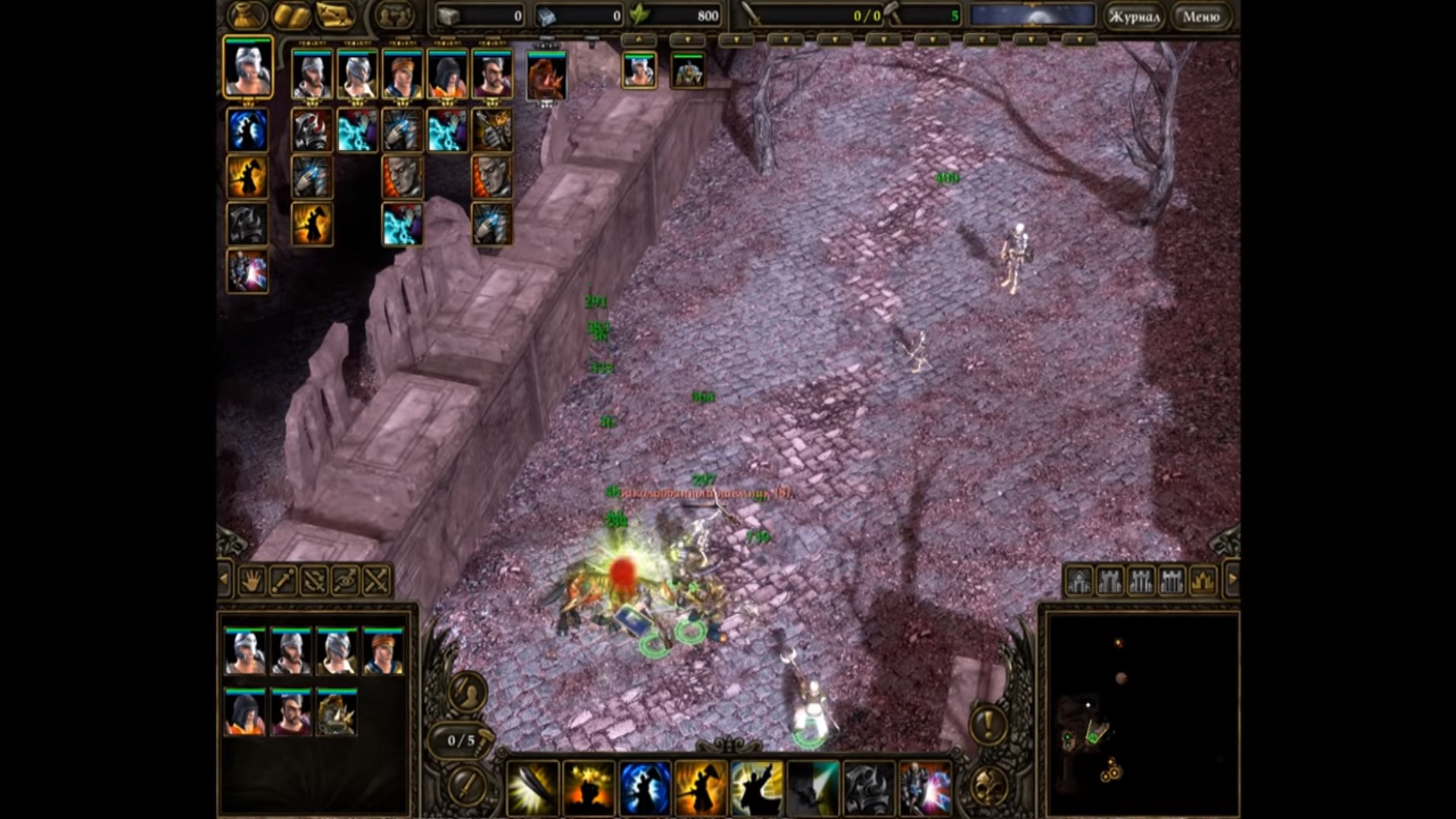Image resolution: width=1456 pixels, height=819 pixels.
Task: Activate the grey horned helmet ability in hotbar
Action: (869, 788)
